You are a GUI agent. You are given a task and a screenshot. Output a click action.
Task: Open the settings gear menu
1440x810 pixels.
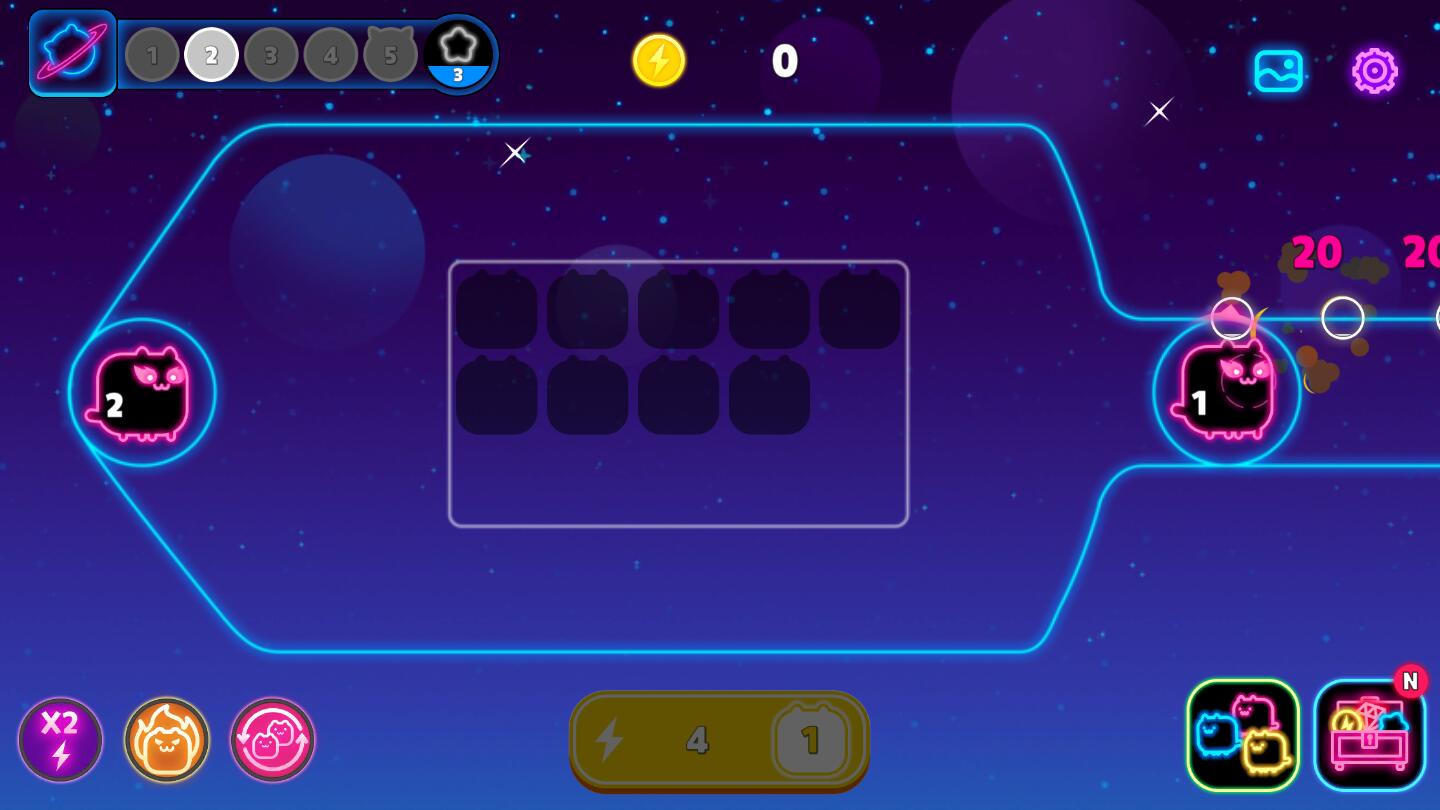[x=1375, y=71]
